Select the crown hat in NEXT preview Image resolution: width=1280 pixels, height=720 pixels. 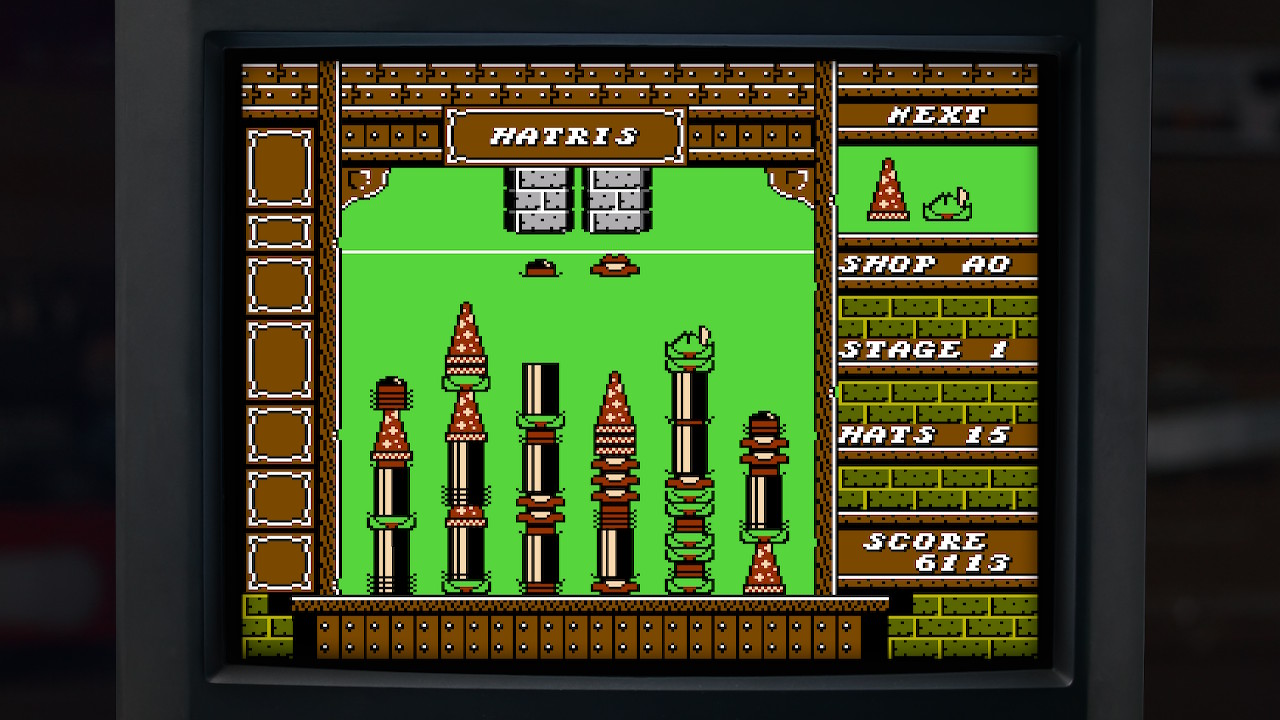948,205
